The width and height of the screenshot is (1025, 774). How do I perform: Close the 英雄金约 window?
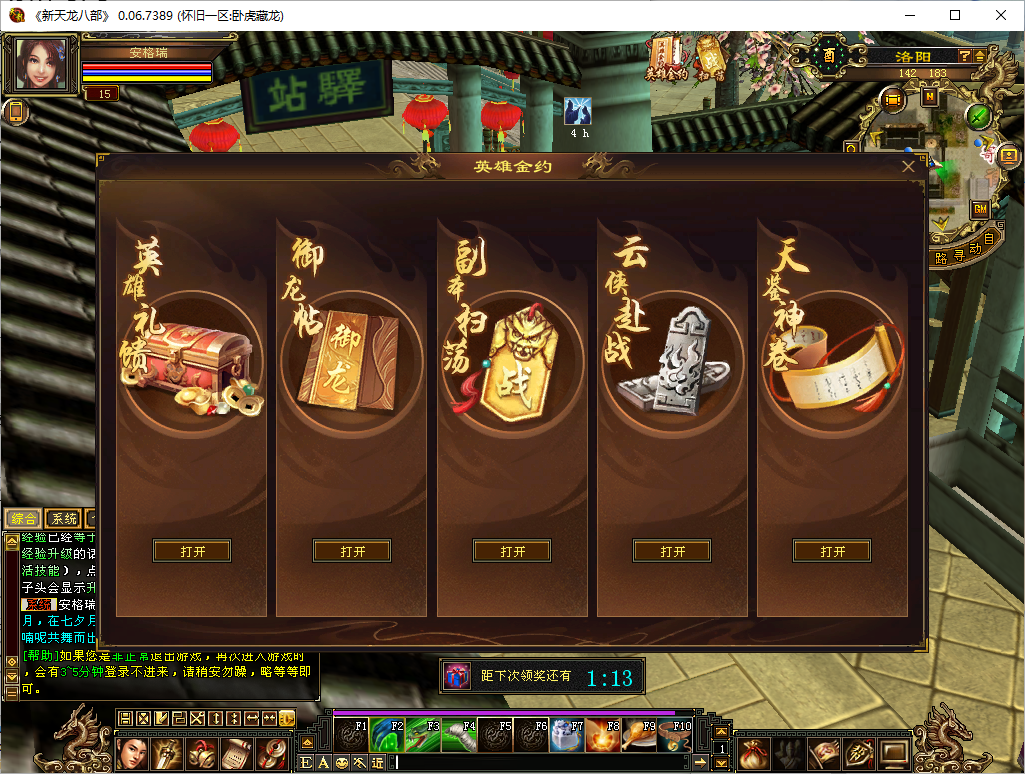coord(908,166)
